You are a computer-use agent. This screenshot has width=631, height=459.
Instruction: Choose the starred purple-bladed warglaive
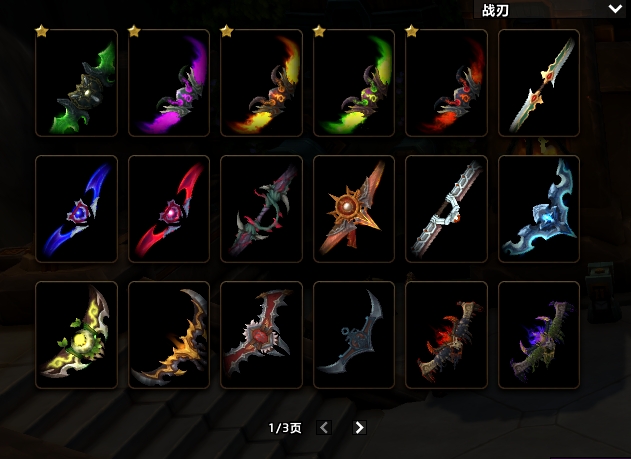pyautogui.click(x=169, y=83)
